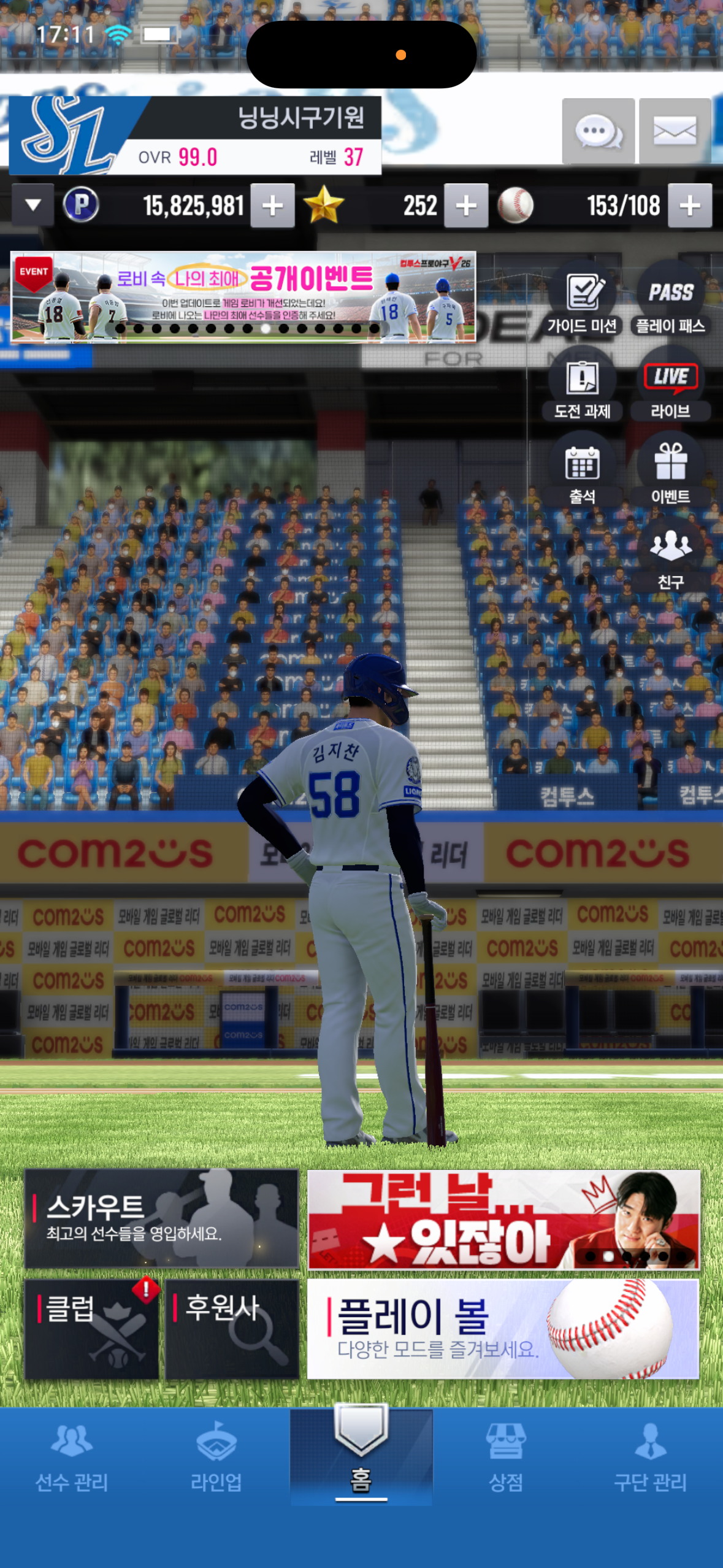The image size is (723, 1568).
Task: Open the 플레이 패스 play pass
Action: (670, 302)
